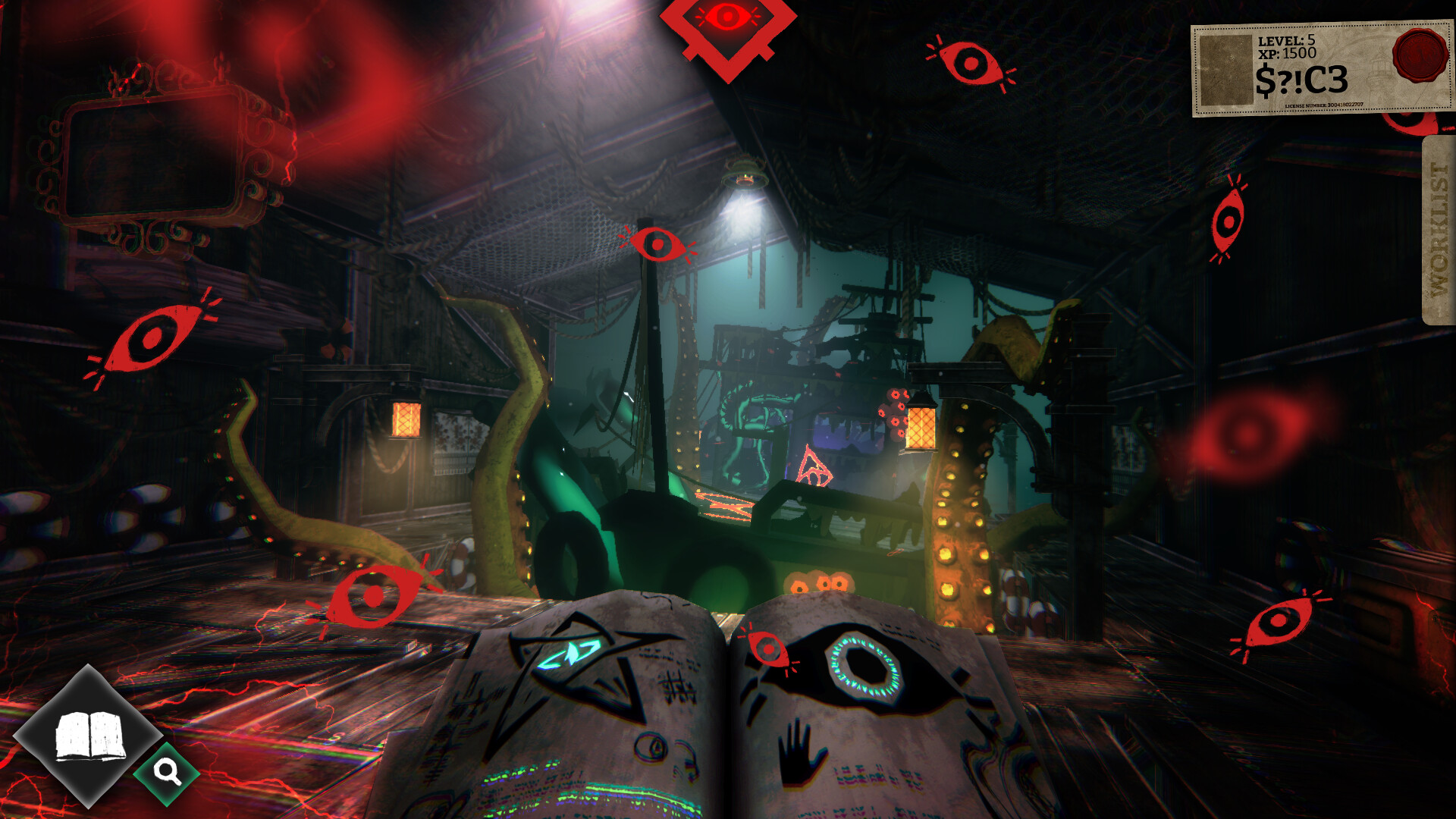The image size is (1456, 819).
Task: Click the black hand symbol on the book page
Action: 802,755
